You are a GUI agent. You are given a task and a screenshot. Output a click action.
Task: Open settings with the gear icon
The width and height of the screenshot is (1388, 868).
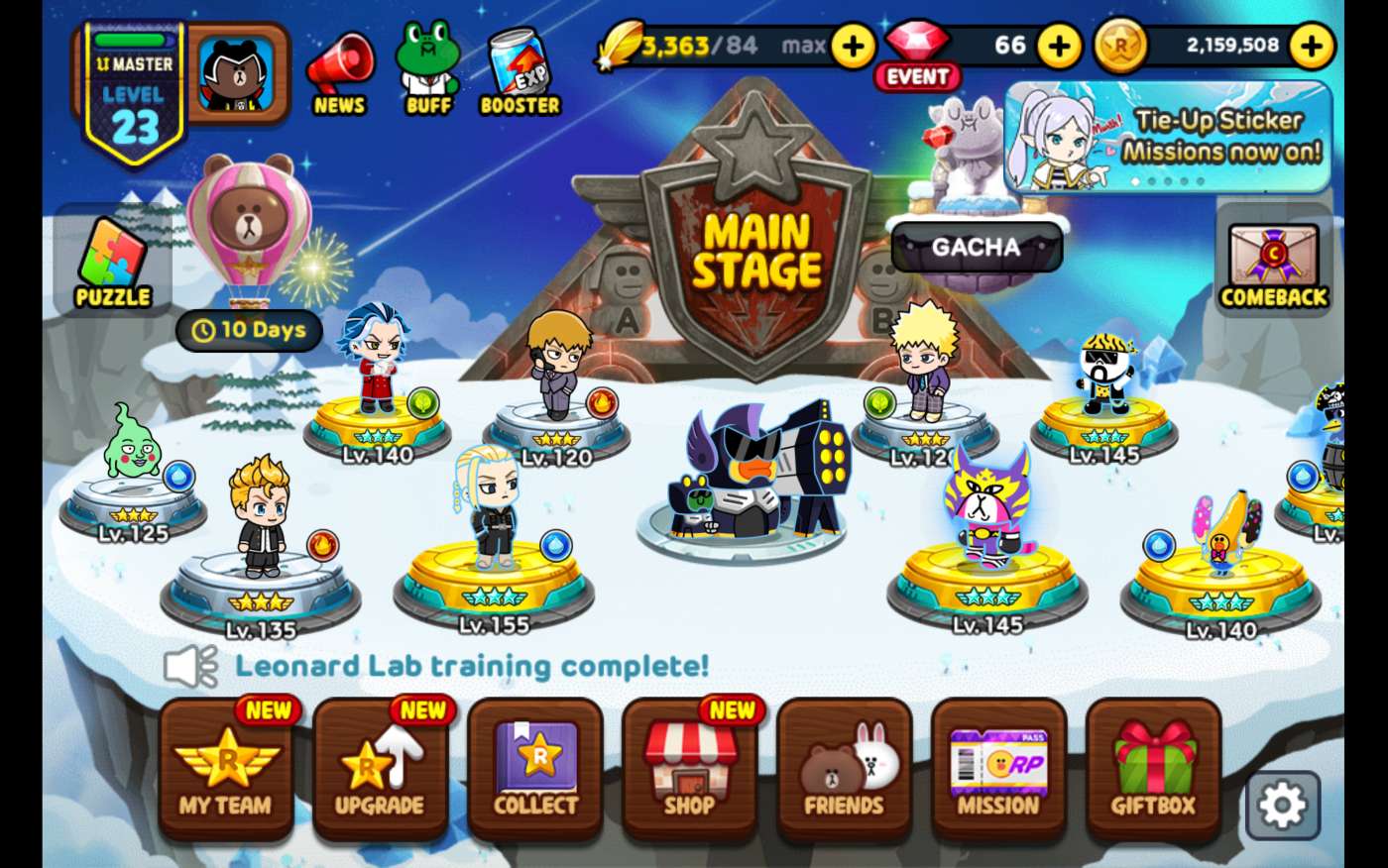(1283, 806)
